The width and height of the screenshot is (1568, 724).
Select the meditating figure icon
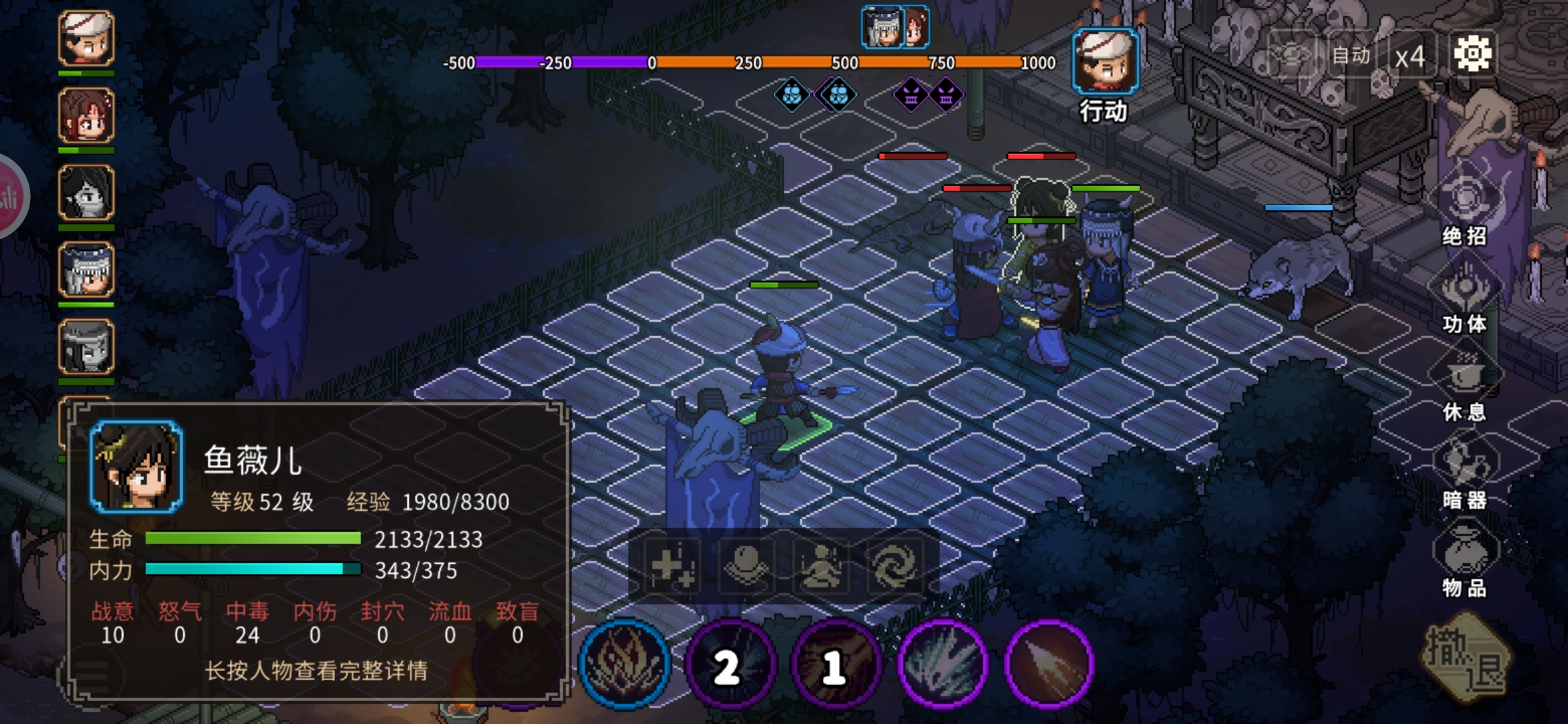click(821, 565)
